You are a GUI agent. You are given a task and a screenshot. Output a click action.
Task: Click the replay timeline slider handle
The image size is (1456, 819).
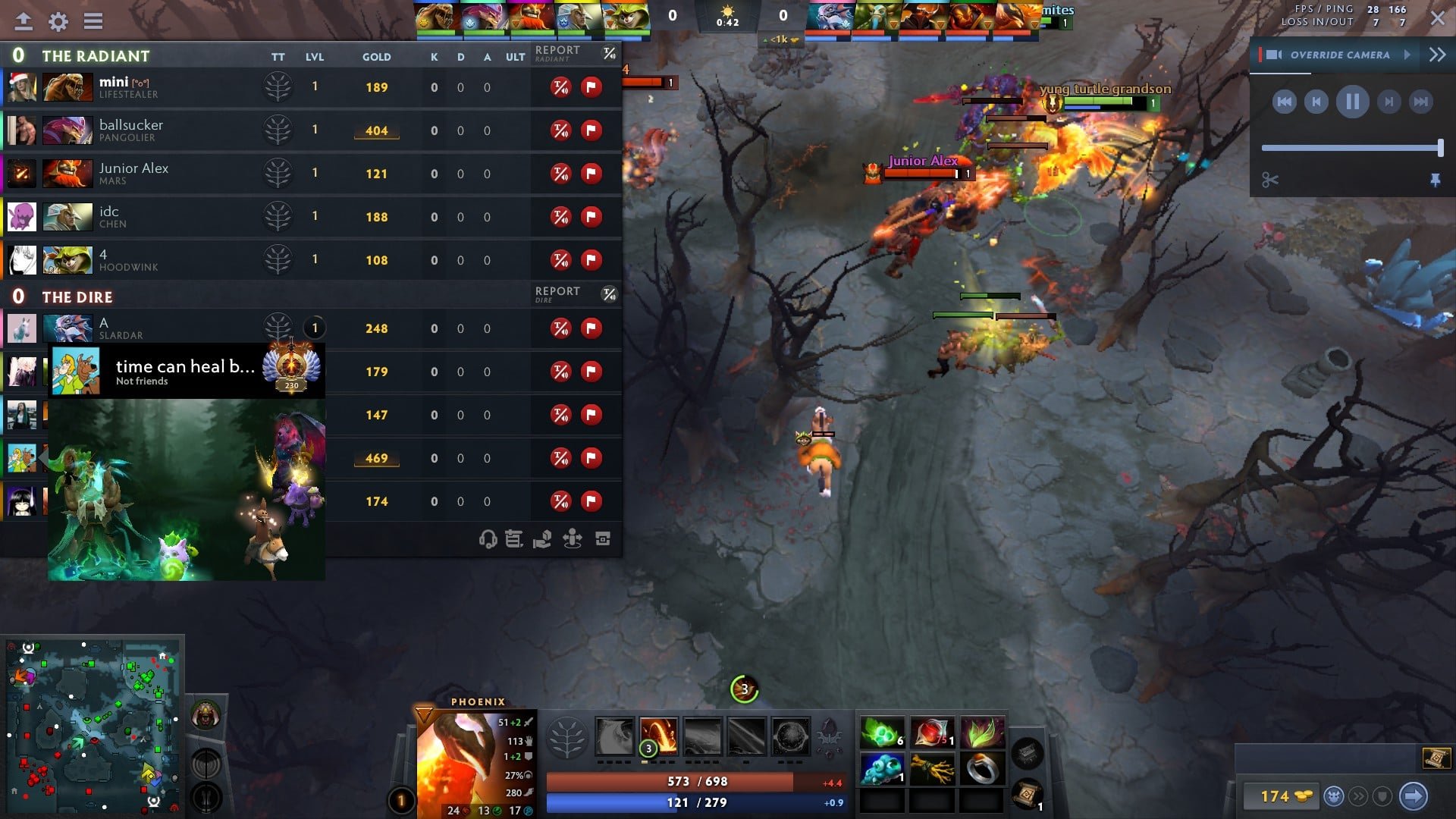click(1440, 148)
